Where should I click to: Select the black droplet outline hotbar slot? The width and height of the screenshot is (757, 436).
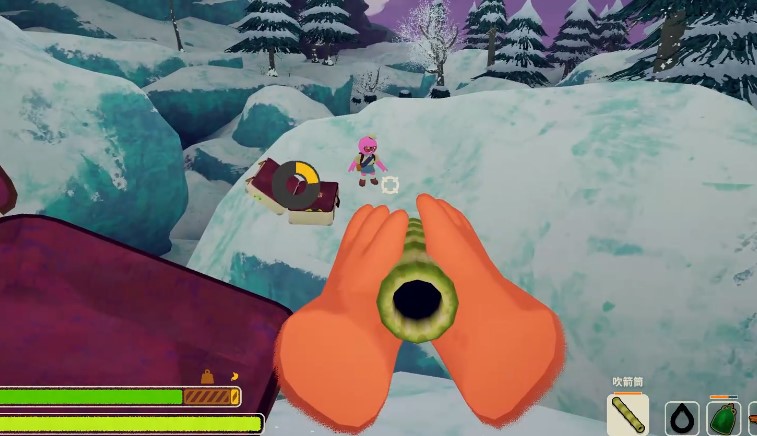tap(682, 418)
